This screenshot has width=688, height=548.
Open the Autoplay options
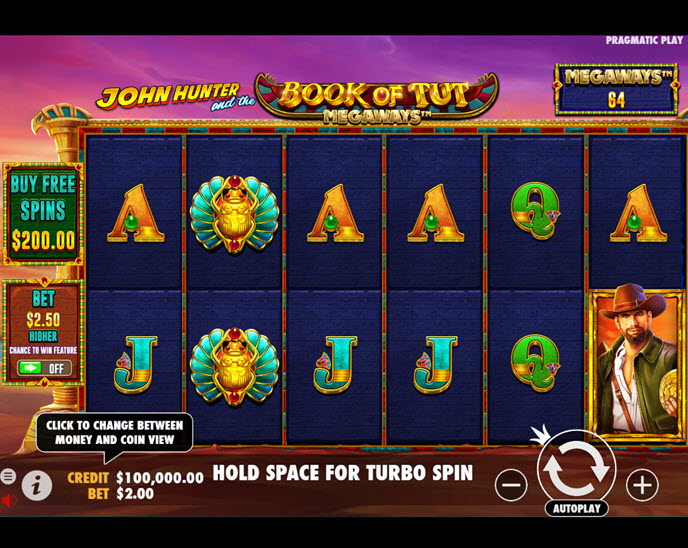click(x=576, y=508)
